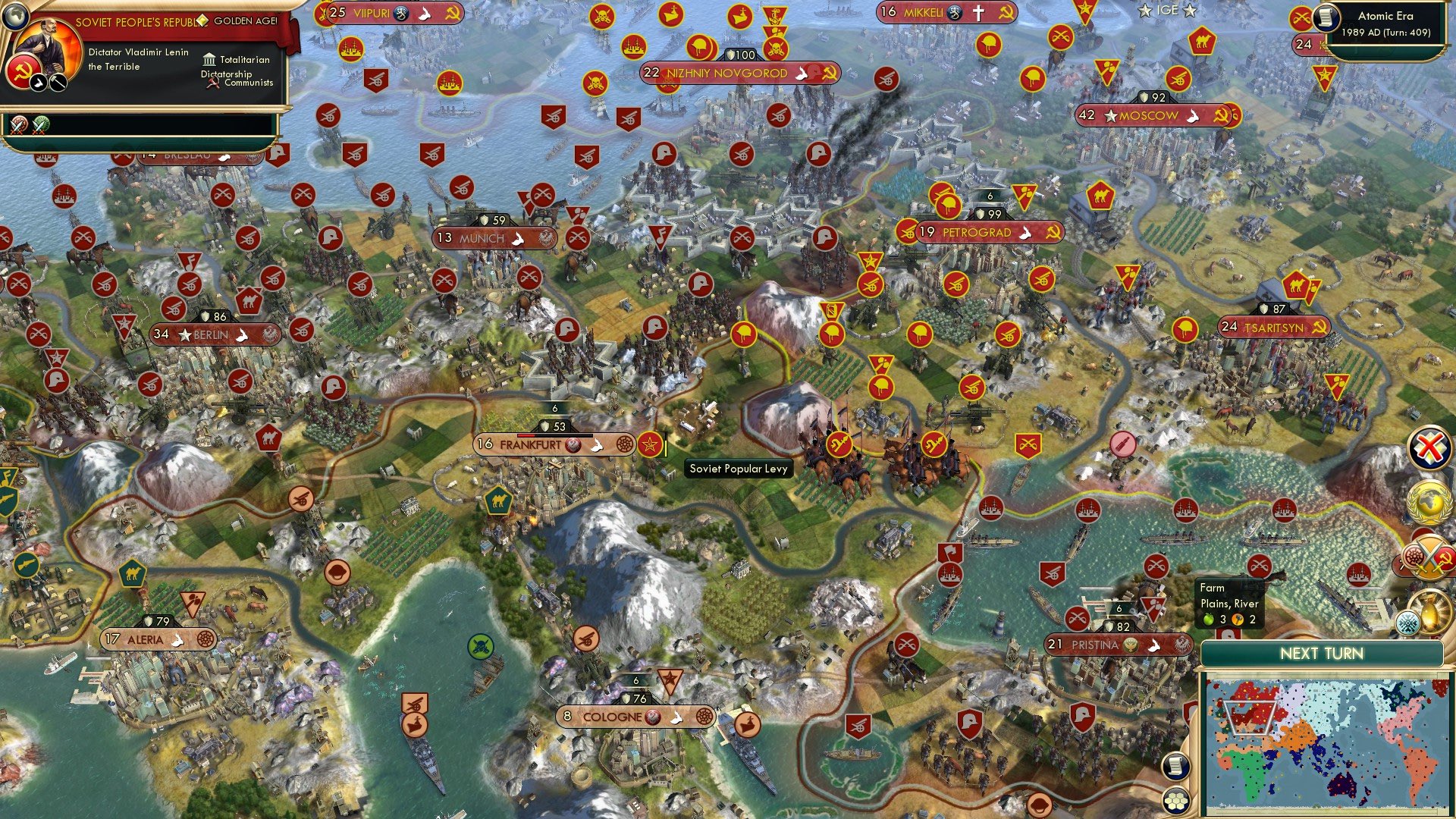Click the snowflake notification badge

click(x=1407, y=622)
